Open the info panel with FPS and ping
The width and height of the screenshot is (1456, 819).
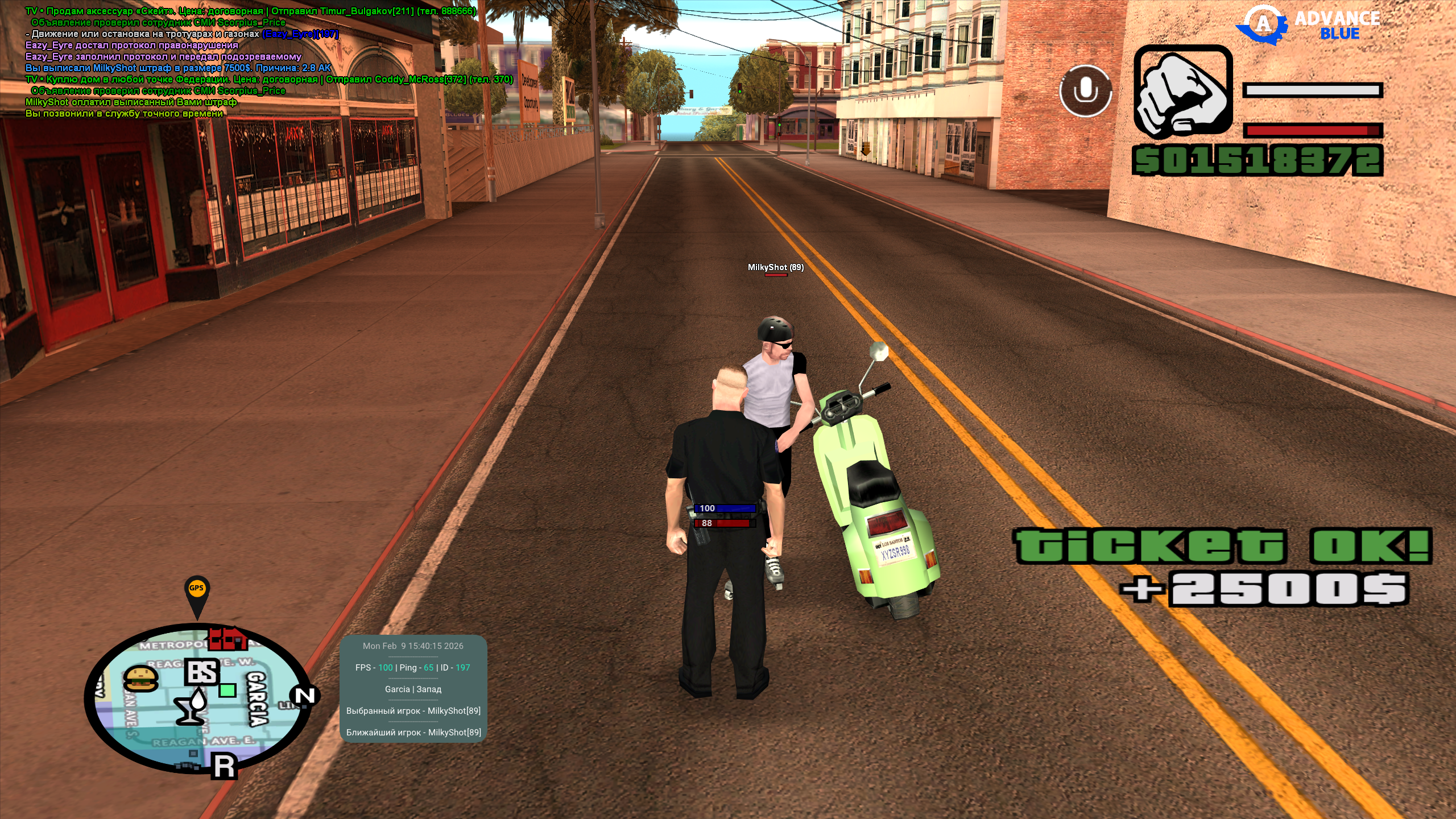[x=413, y=689]
